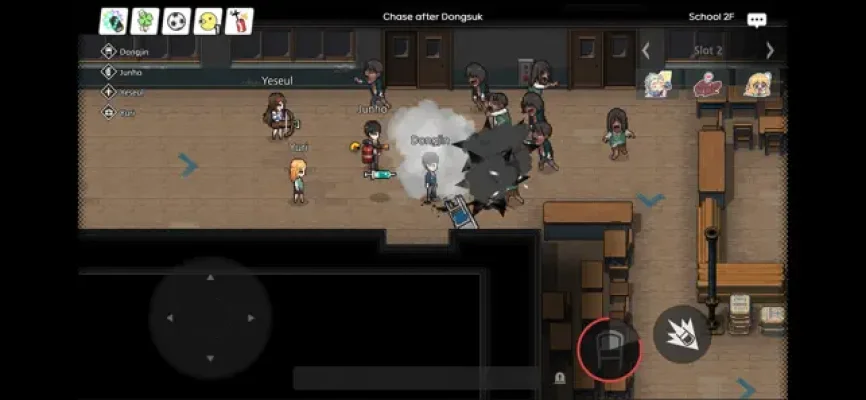Send the red bowing character sticker
This screenshot has height=400, width=866.
pyautogui.click(x=708, y=85)
